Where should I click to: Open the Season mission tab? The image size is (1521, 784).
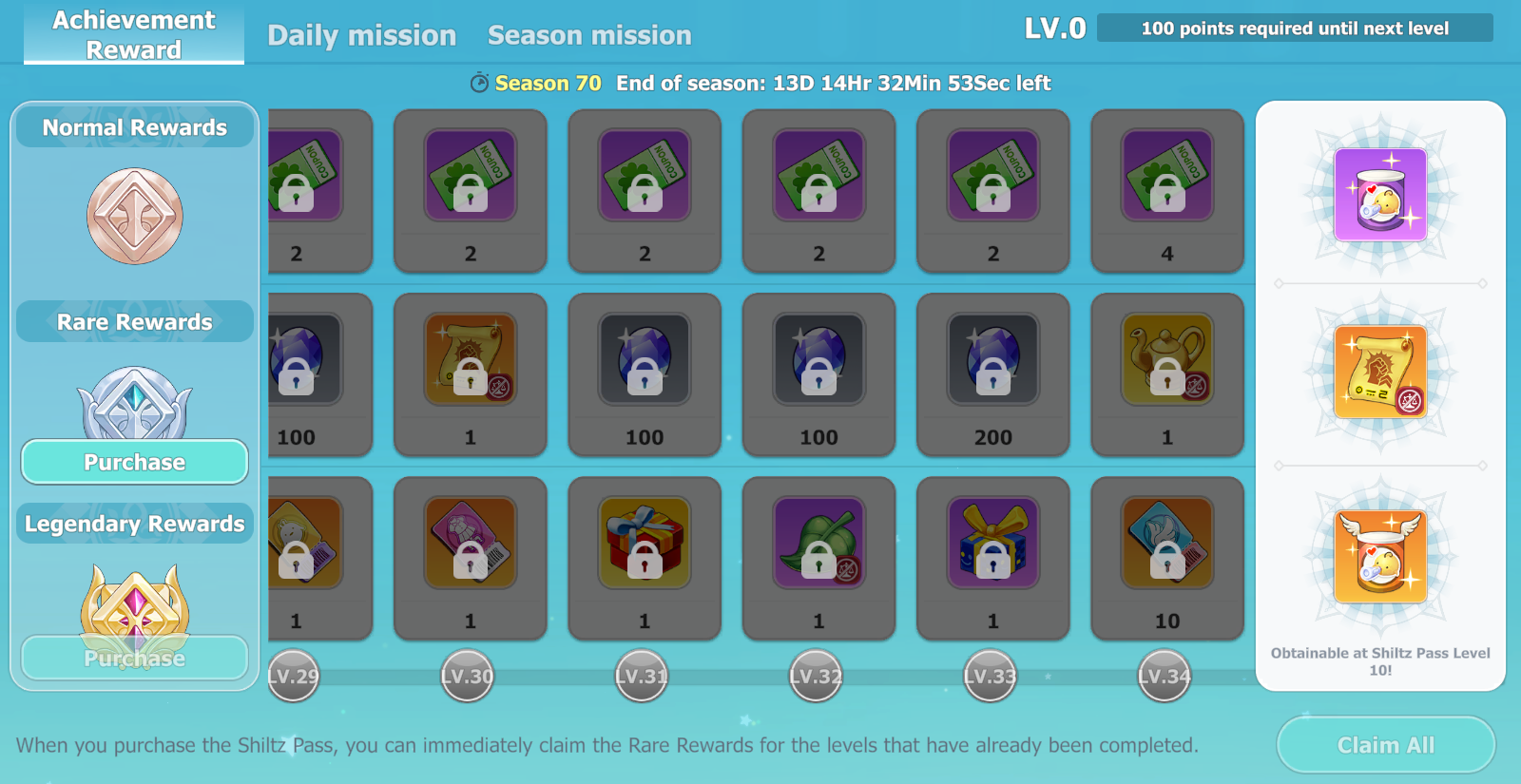pyautogui.click(x=589, y=35)
